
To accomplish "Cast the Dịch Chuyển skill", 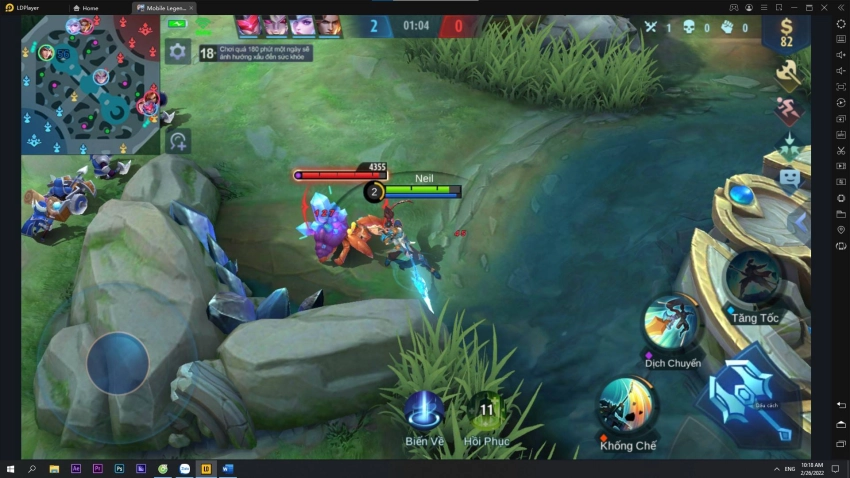I will (672, 324).
